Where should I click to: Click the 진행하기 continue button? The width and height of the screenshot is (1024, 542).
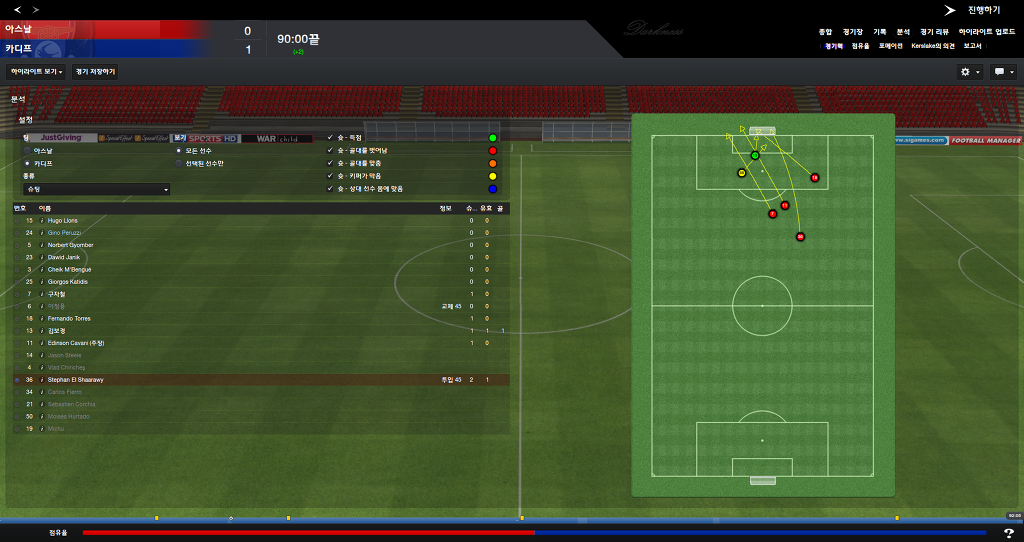pos(971,9)
